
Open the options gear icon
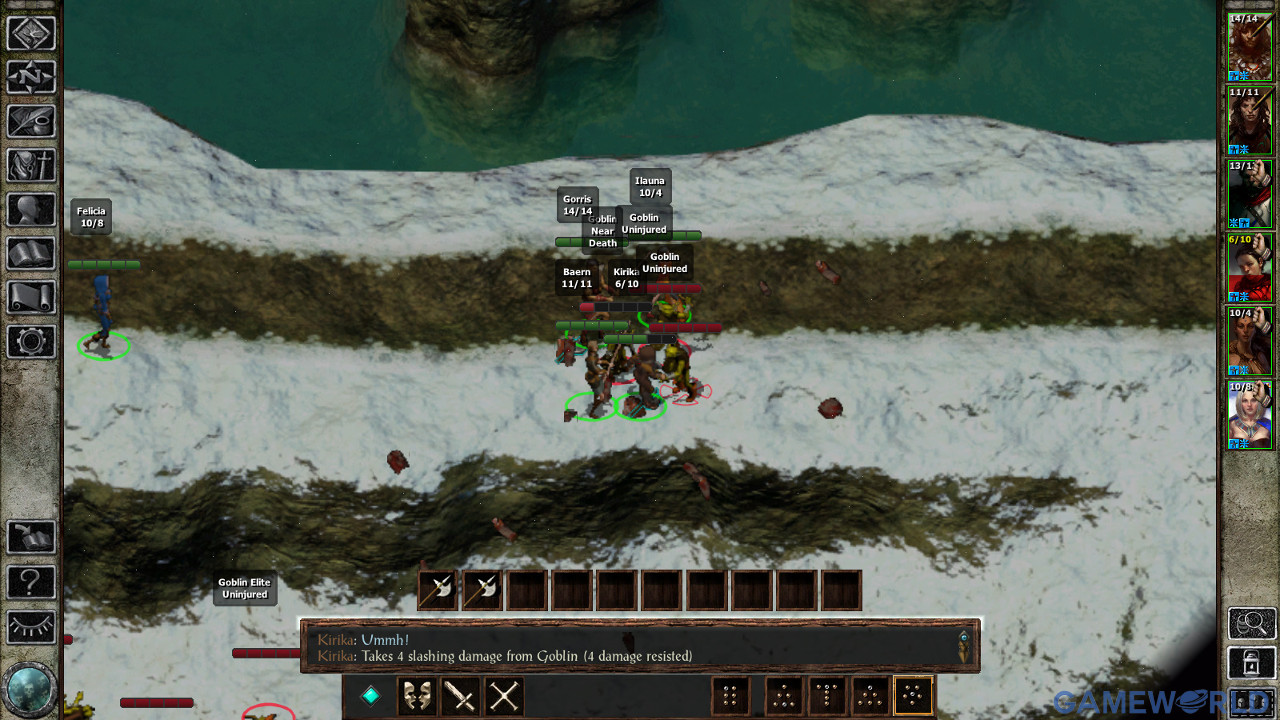tap(31, 341)
